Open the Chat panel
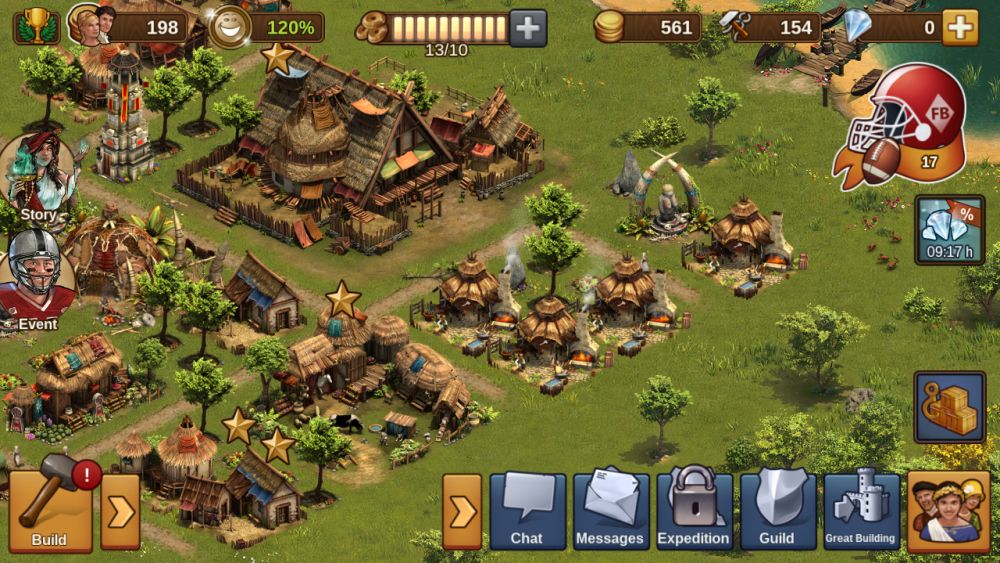1000x563 pixels. (527, 511)
